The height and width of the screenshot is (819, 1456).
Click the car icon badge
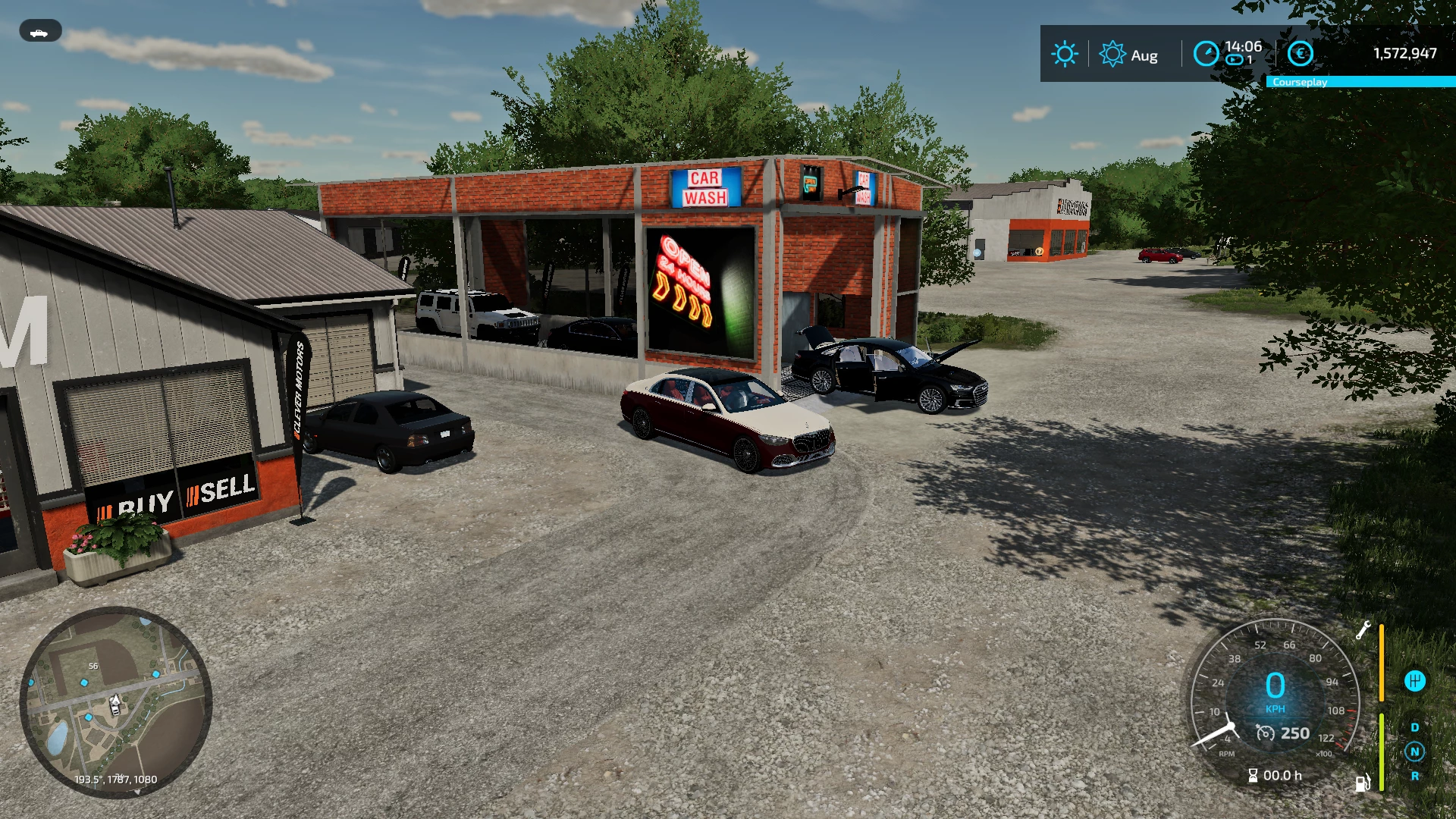pos(40,32)
